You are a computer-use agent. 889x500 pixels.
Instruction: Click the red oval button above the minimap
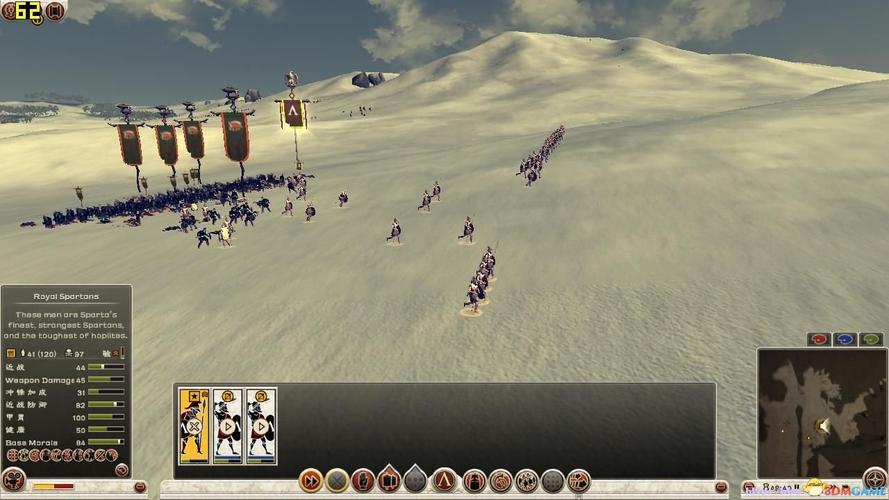819,340
